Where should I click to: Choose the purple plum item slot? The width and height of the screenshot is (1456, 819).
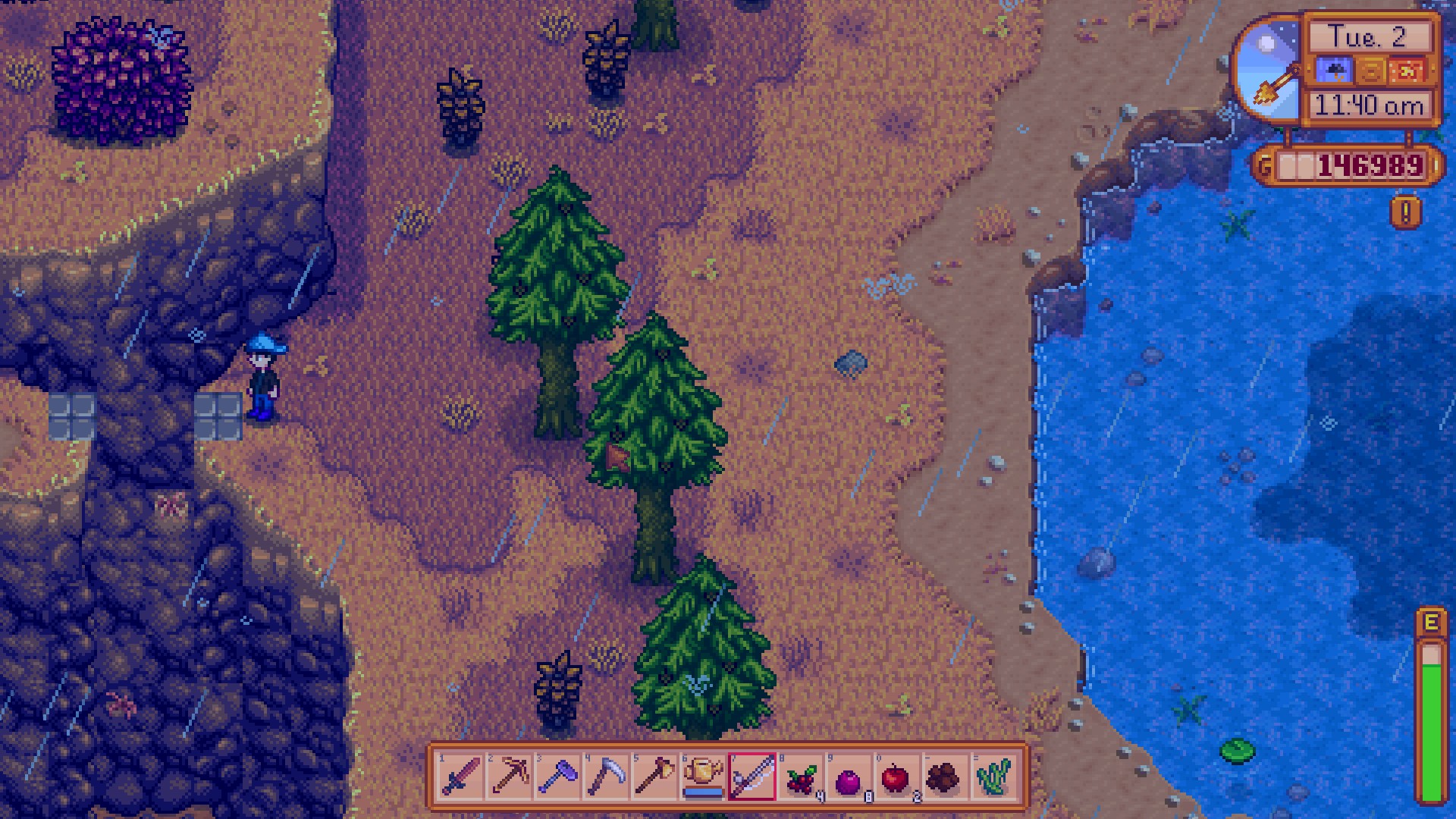click(849, 777)
